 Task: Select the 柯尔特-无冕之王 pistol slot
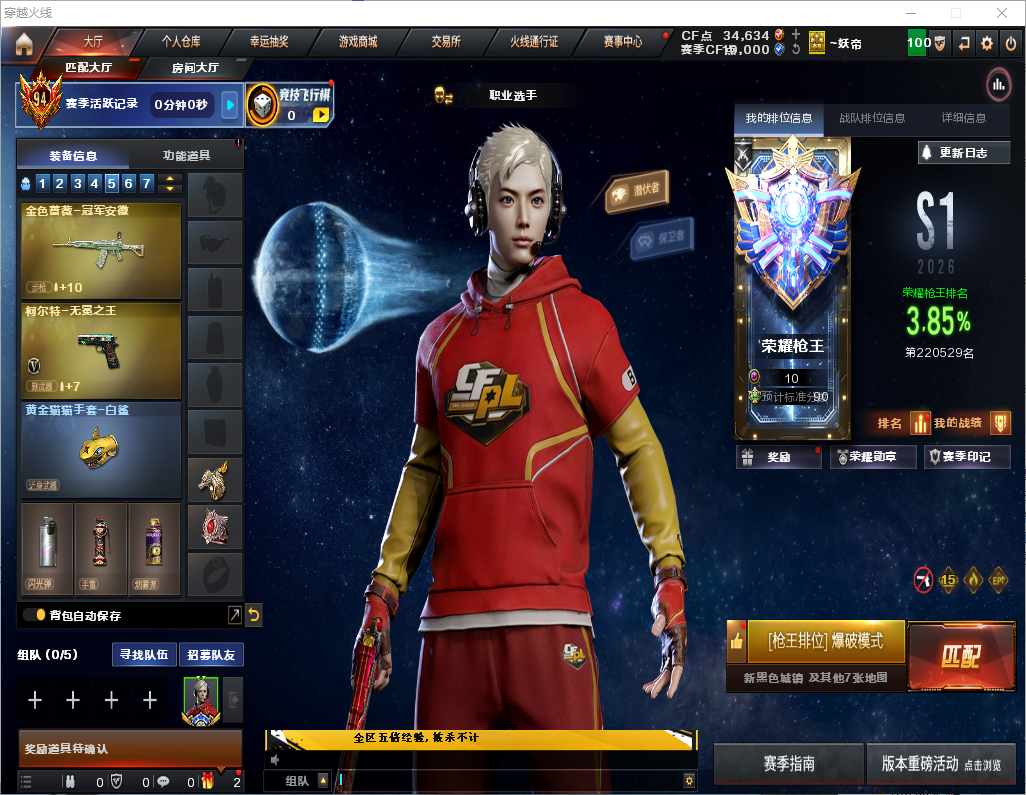click(100, 350)
